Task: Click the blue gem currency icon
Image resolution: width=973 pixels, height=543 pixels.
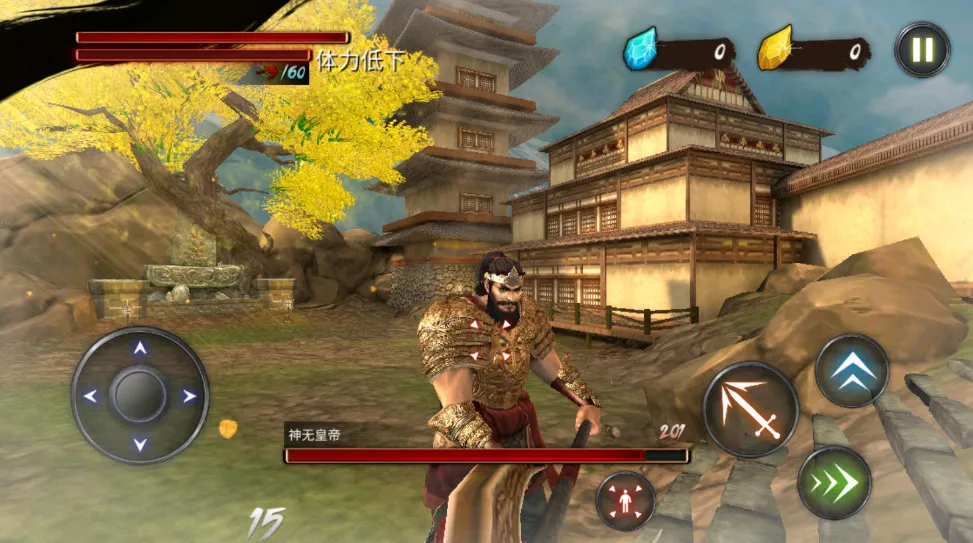Action: [640, 49]
